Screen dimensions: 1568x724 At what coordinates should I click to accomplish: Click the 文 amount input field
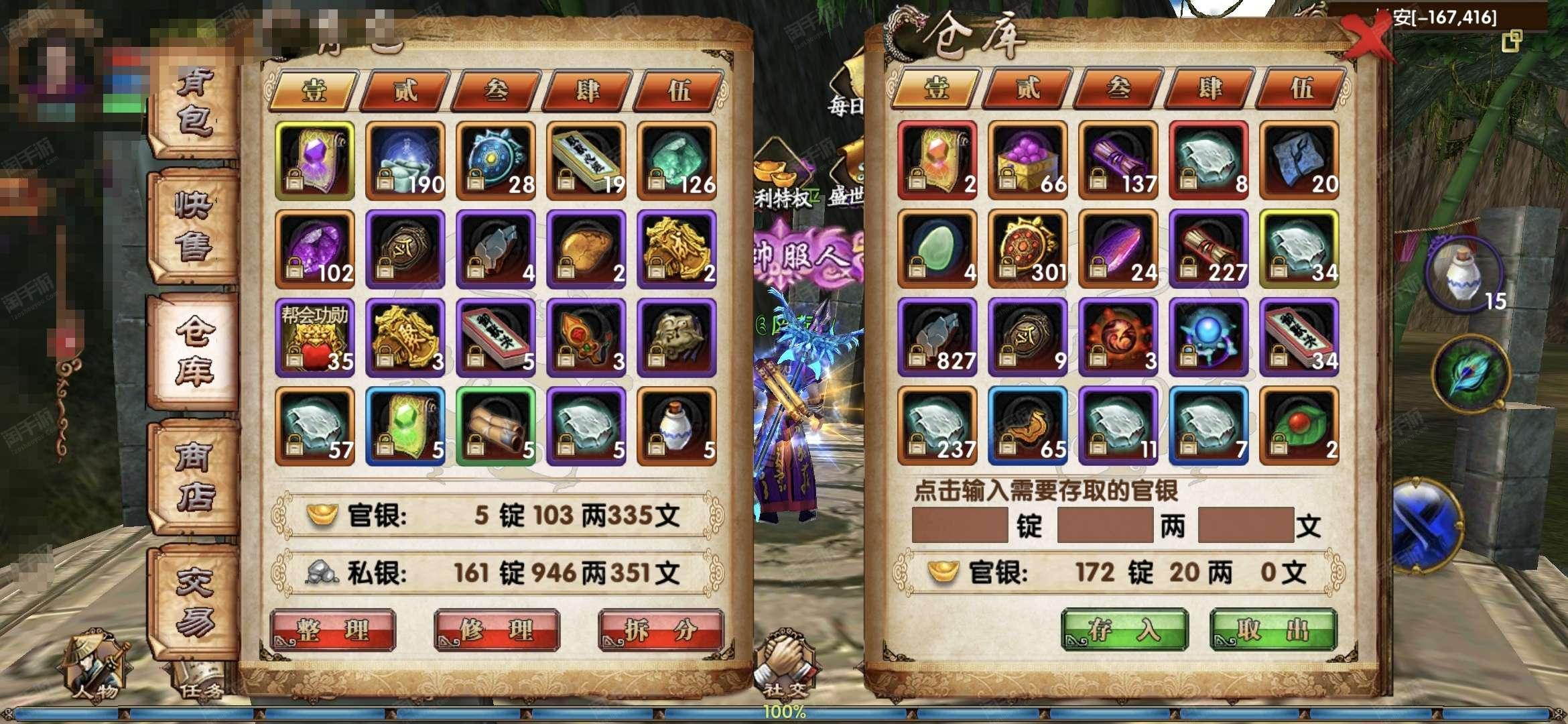pos(1245,525)
